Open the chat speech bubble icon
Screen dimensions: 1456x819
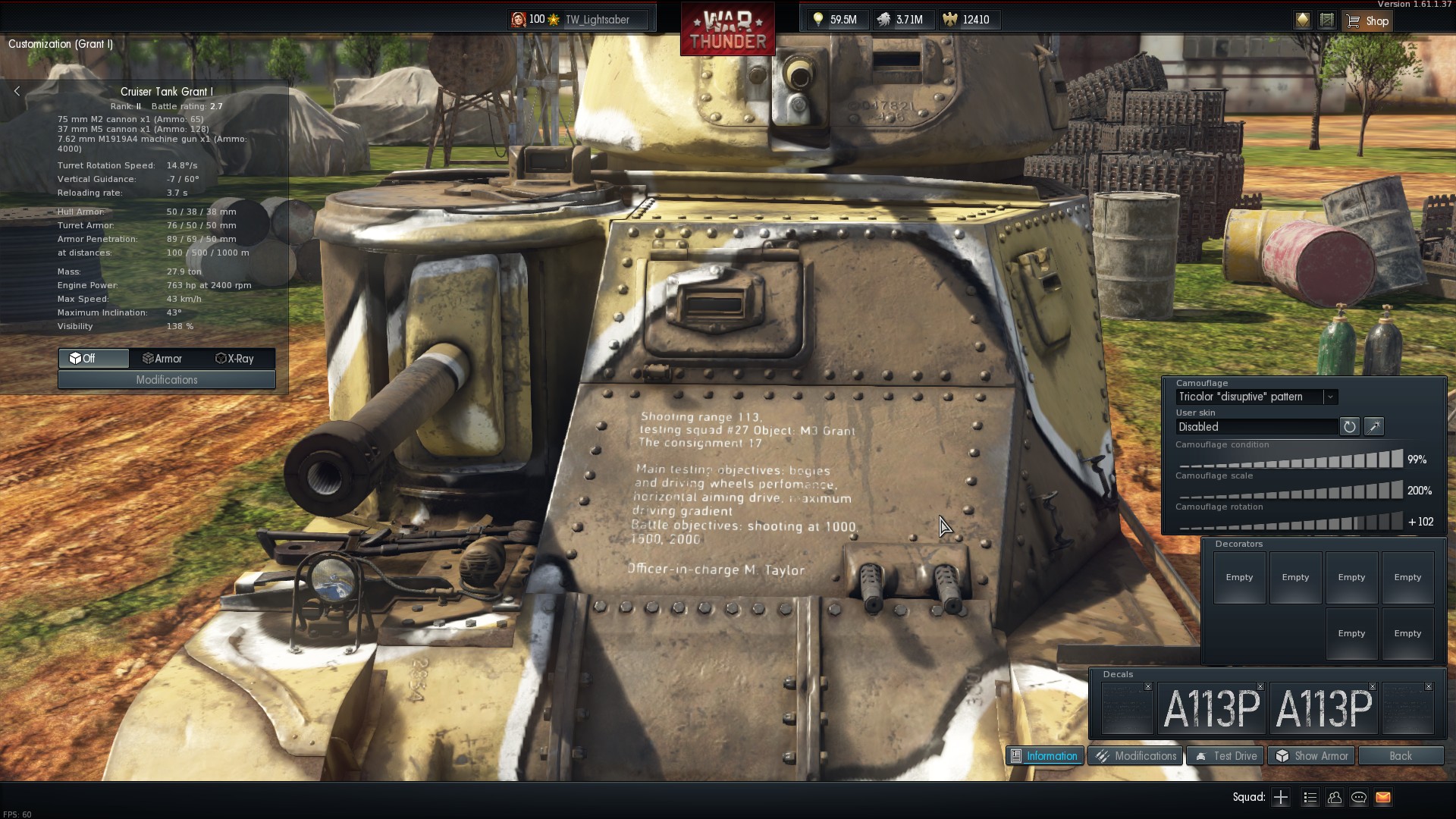click(x=1359, y=797)
